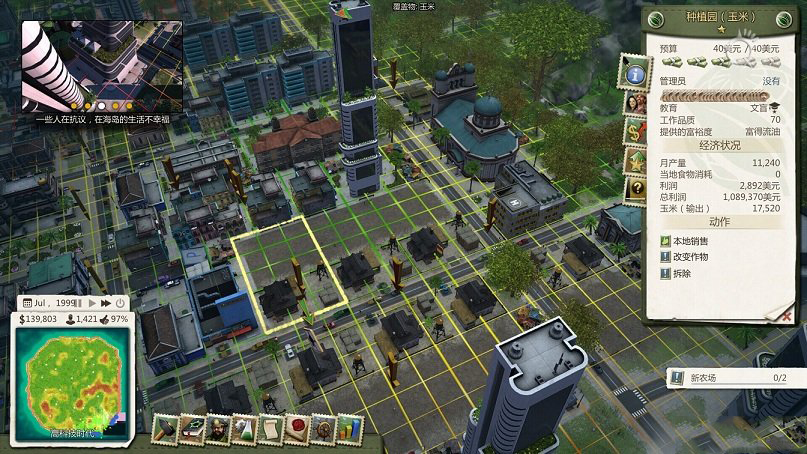Open the research flask menu
The image size is (807, 454).
pyautogui.click(x=243, y=430)
